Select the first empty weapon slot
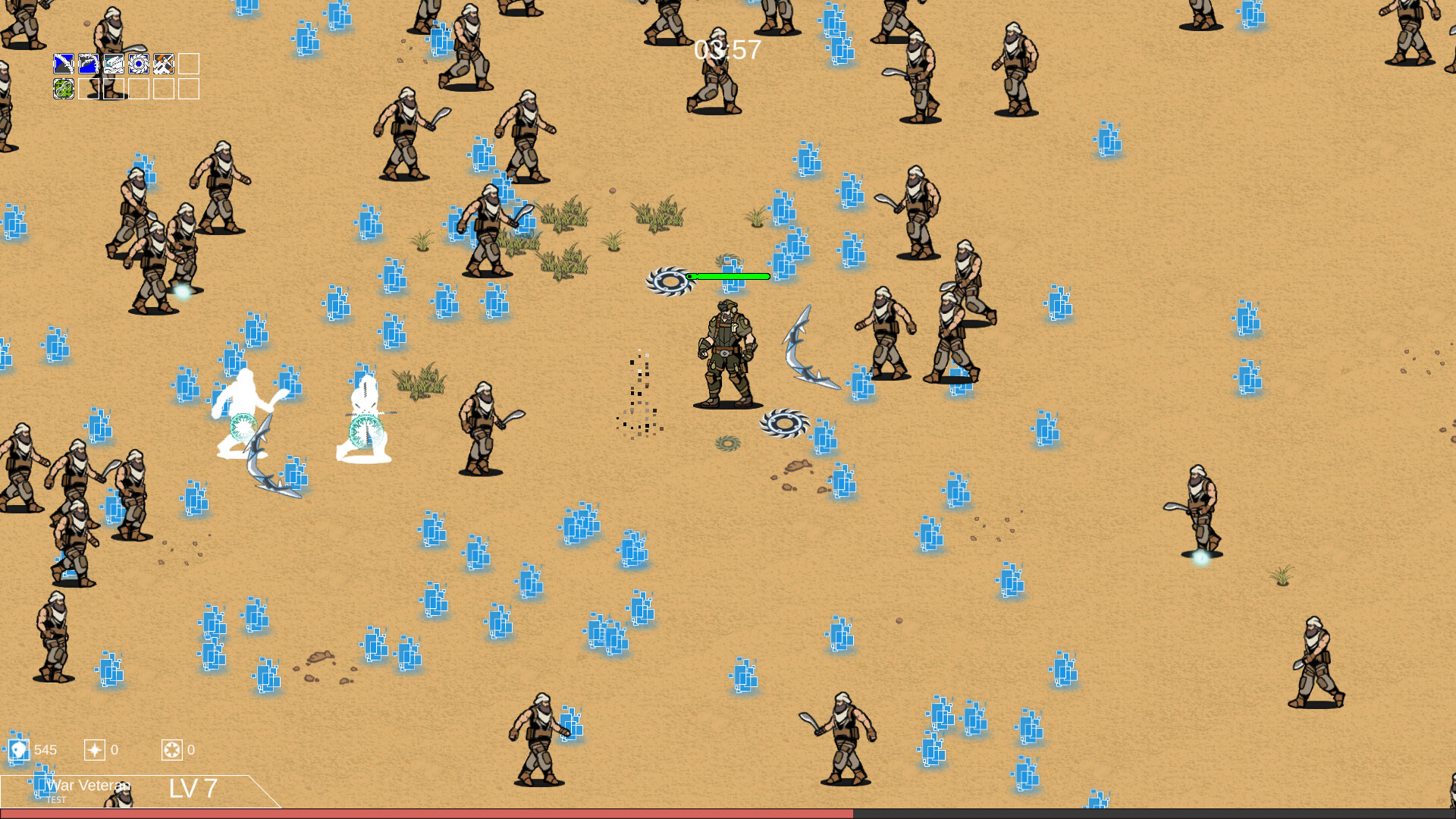The width and height of the screenshot is (1456, 819). point(189,64)
